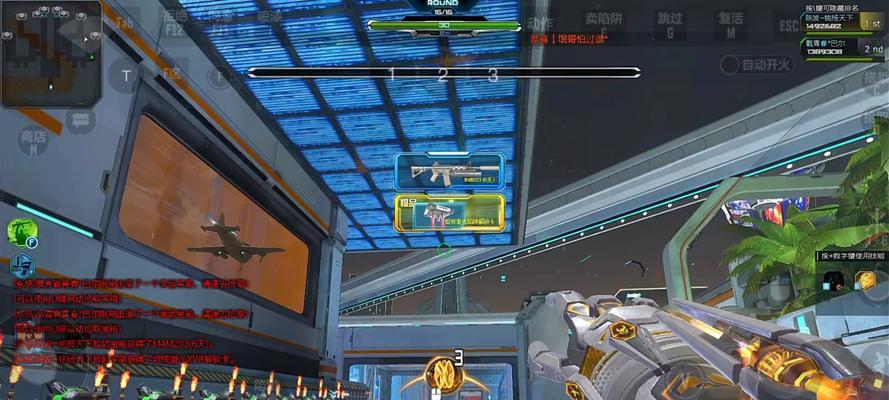Screen dimensions: 889x400
Task: Use the gold skill icon beside the weapon
Action: pyautogui.click(x=866, y=280)
